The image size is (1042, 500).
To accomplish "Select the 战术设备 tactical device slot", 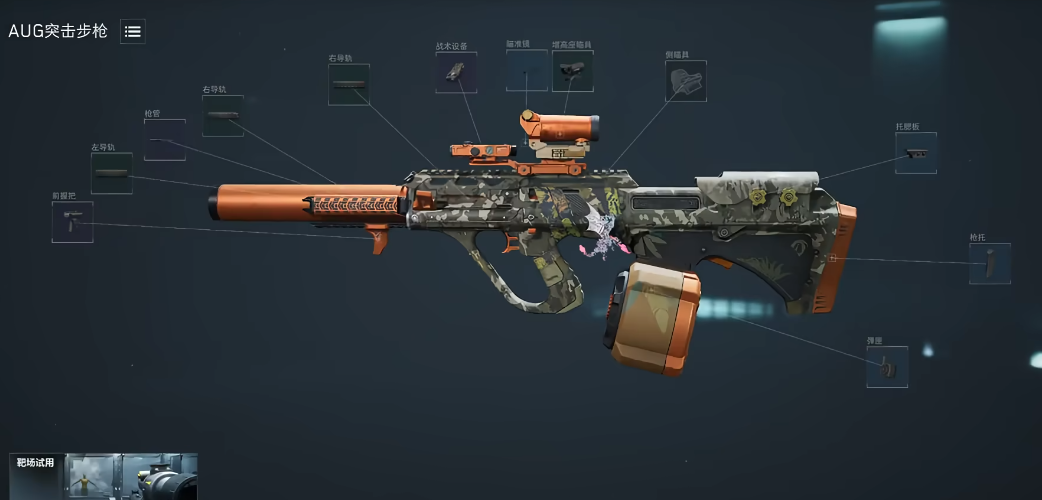I will [x=456, y=72].
